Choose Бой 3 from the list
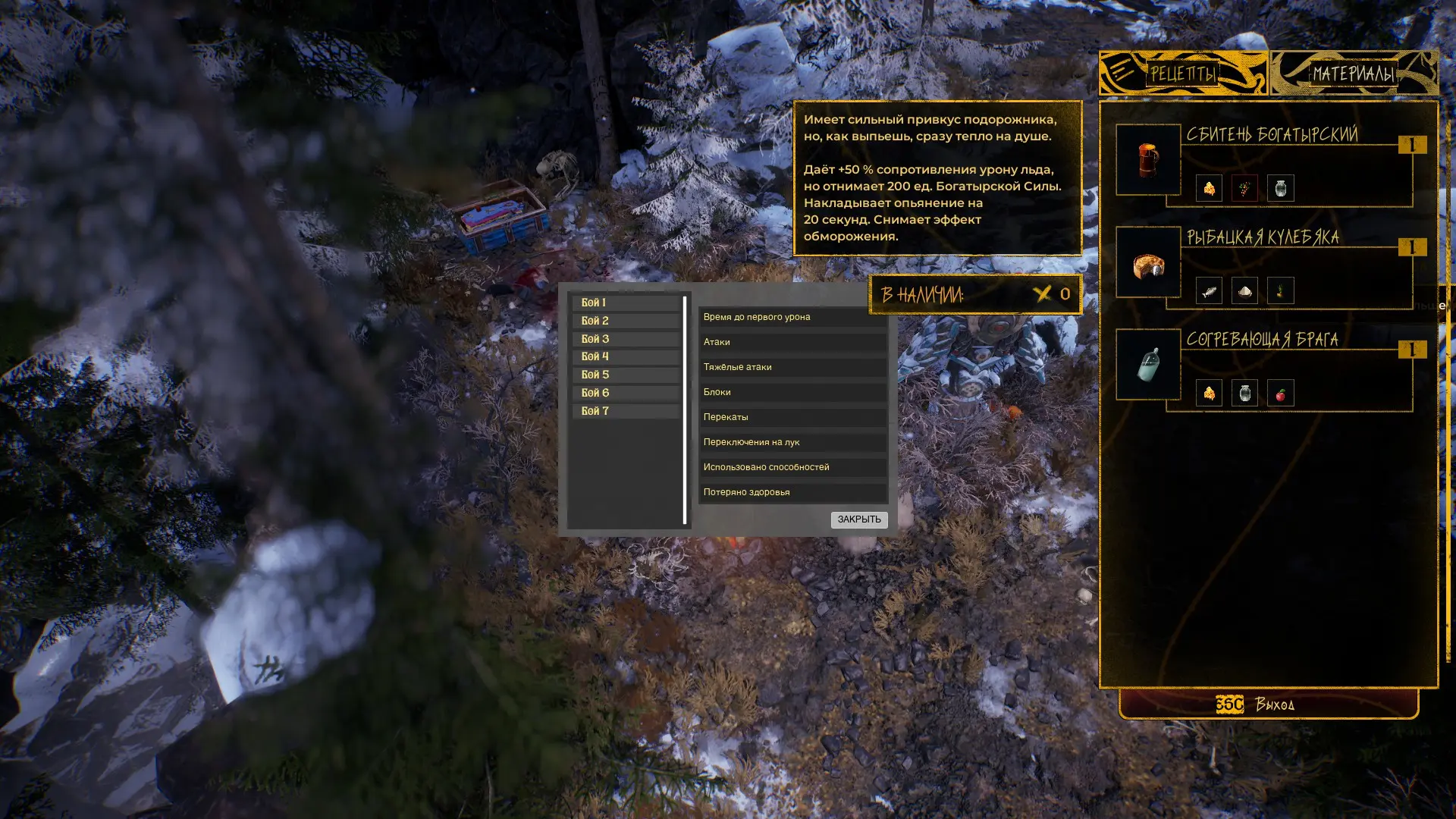Viewport: 1456px width, 819px height. point(625,339)
